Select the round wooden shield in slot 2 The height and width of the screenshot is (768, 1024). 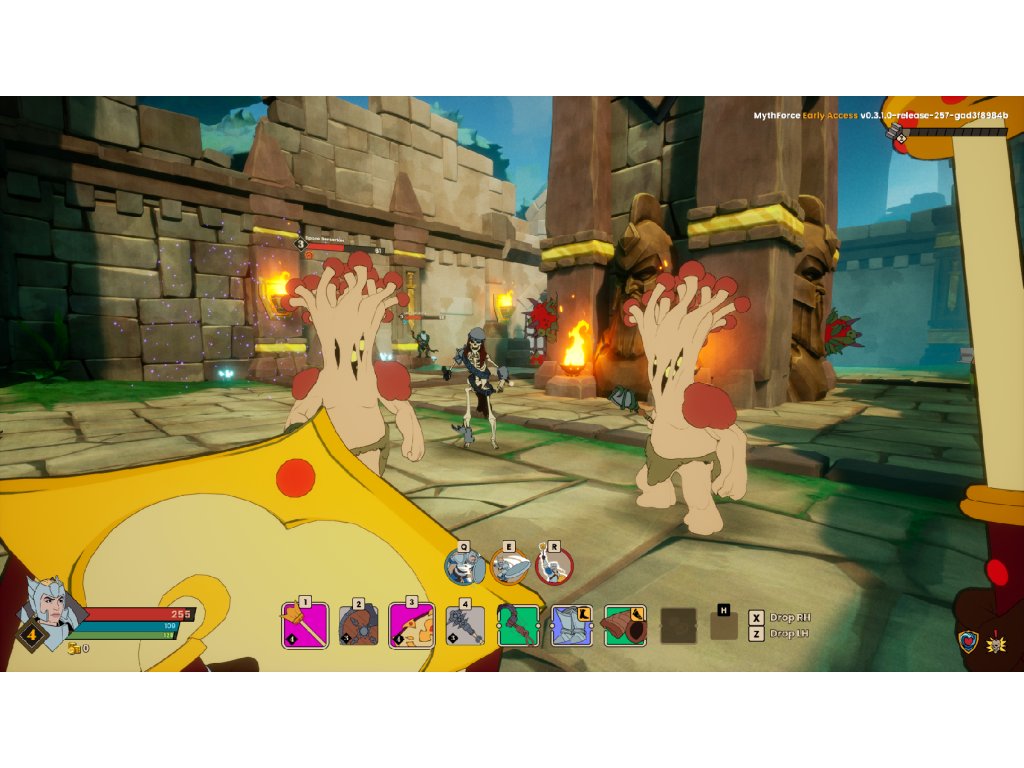click(359, 627)
